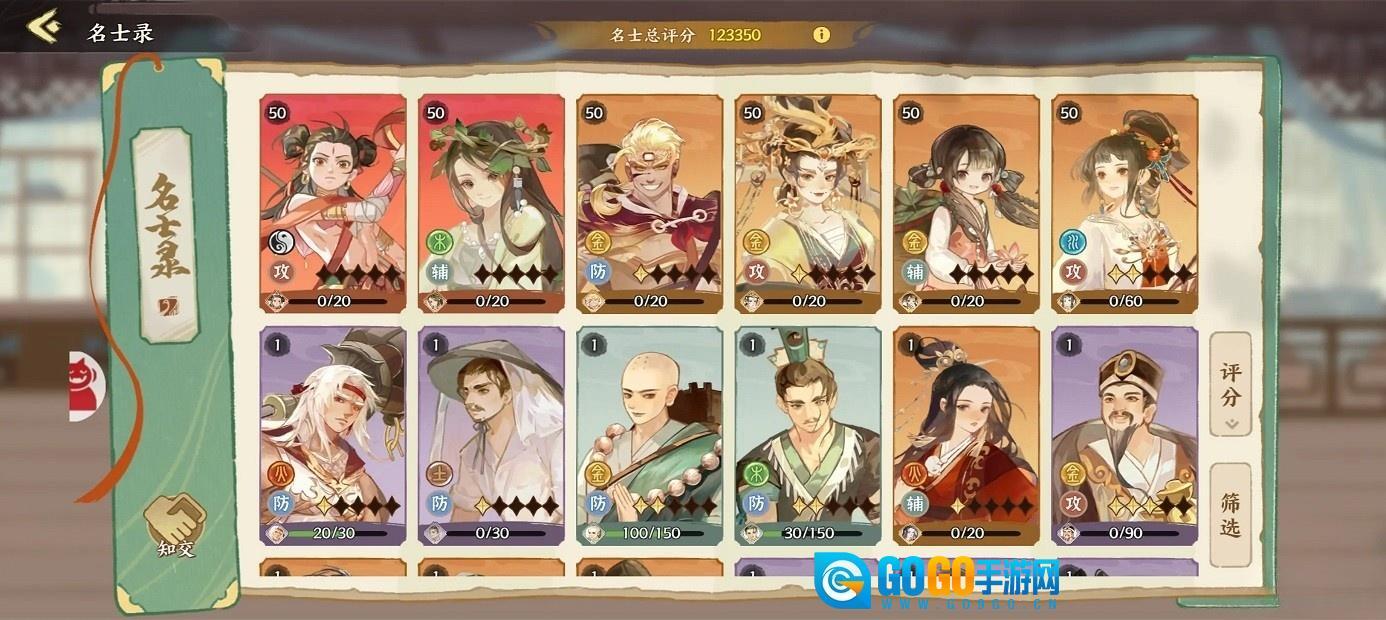Show info for 名士总评分
1386x620 pixels.
[x=821, y=35]
